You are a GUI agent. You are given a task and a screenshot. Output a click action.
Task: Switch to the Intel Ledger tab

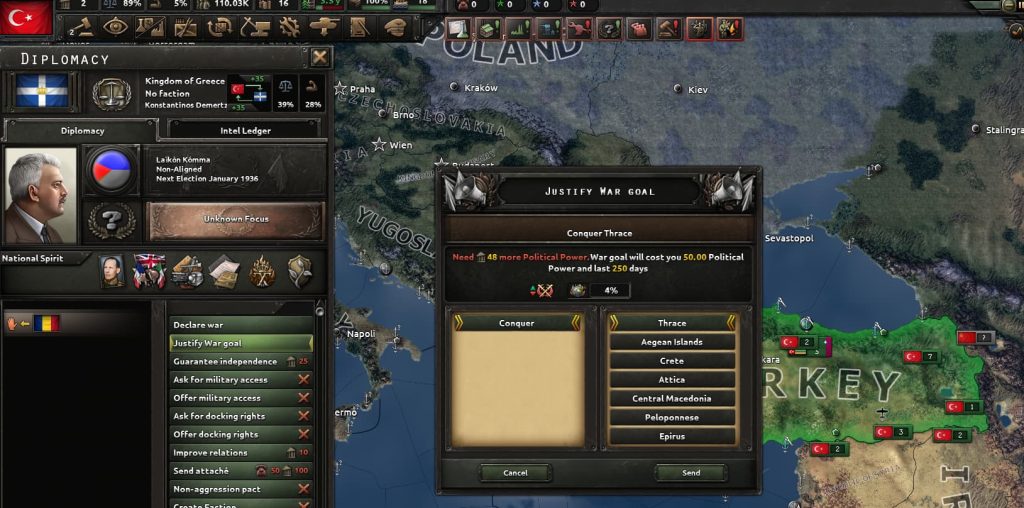tap(244, 131)
